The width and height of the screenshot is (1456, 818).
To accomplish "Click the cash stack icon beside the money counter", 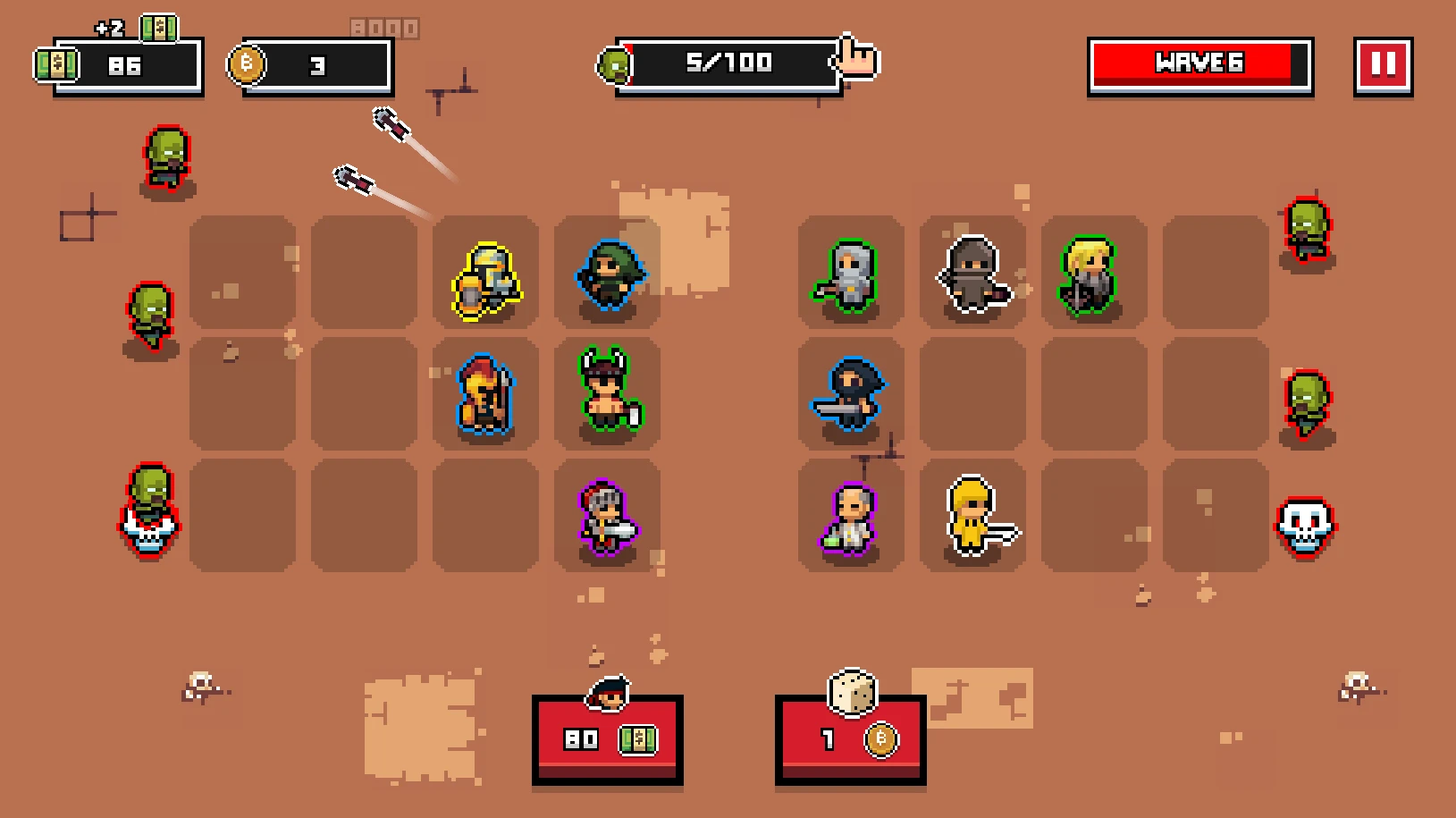I will coord(57,63).
